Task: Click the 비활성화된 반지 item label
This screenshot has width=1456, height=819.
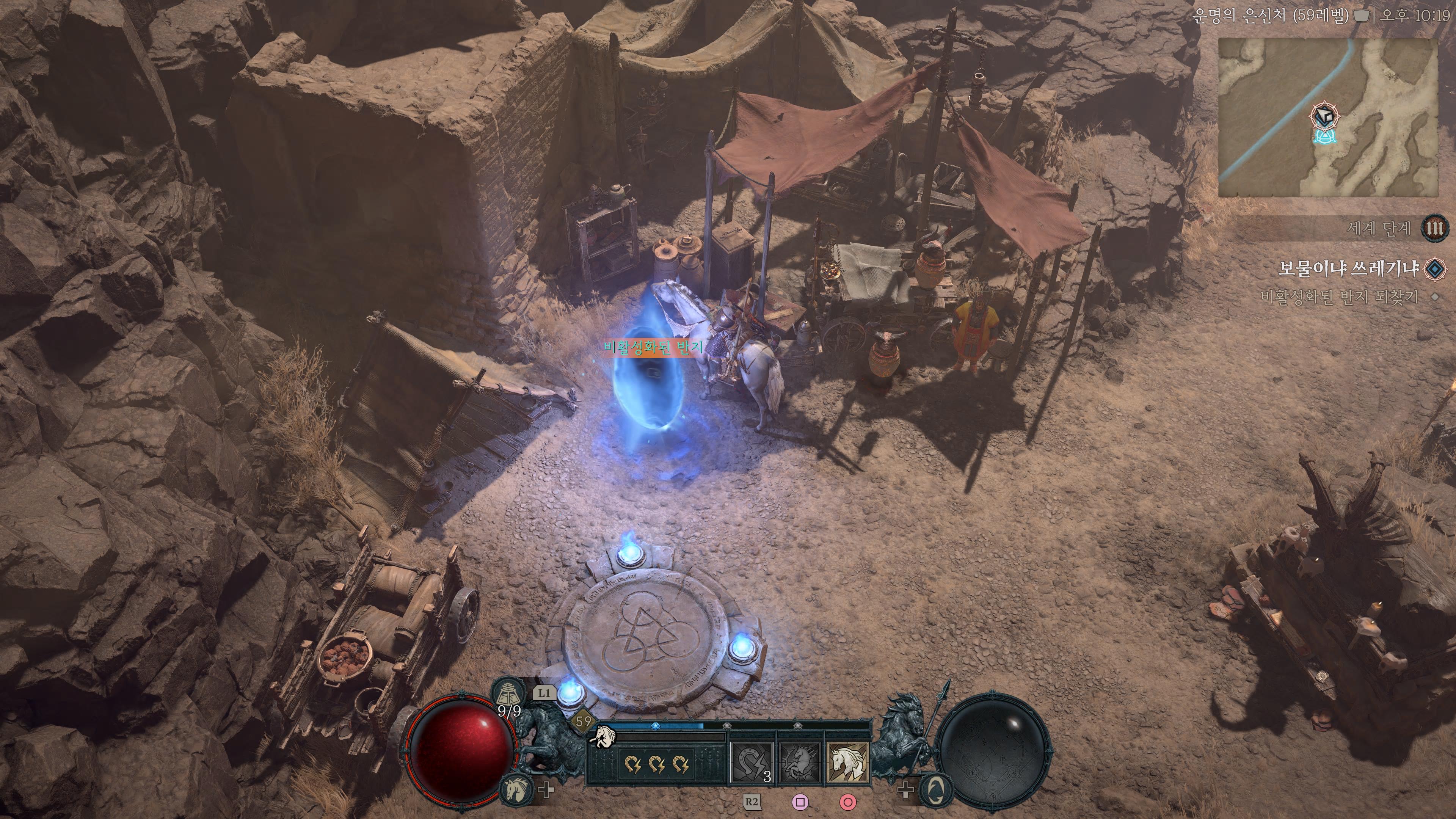Action: pos(653,347)
